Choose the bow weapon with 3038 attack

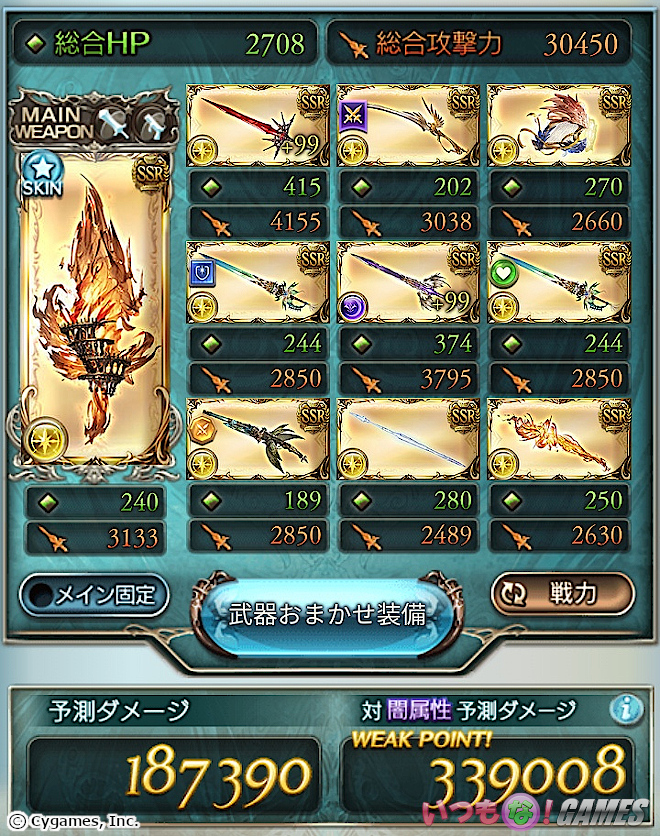coord(407,126)
